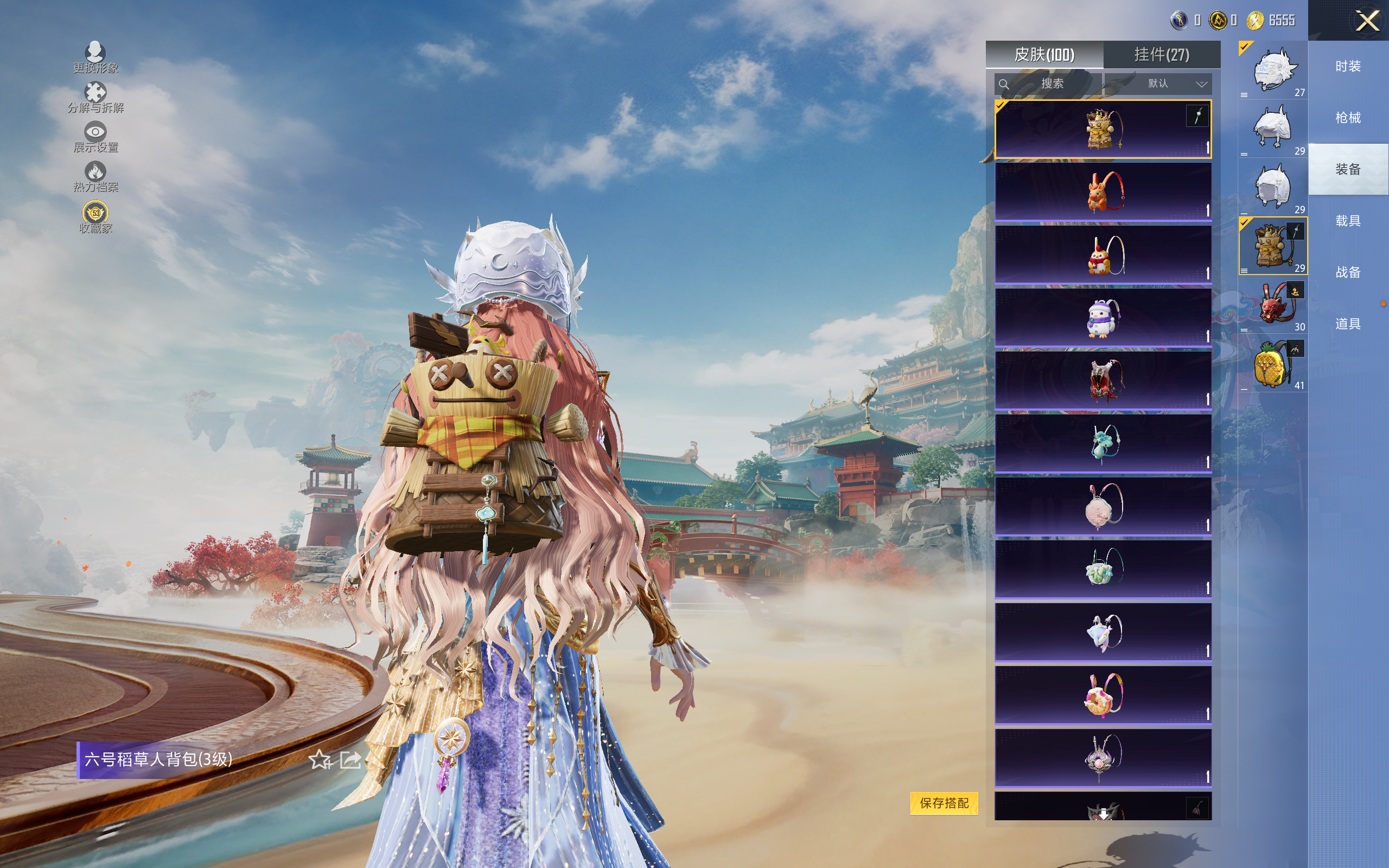
Task: Open 展示设置 display settings
Action: [95, 137]
